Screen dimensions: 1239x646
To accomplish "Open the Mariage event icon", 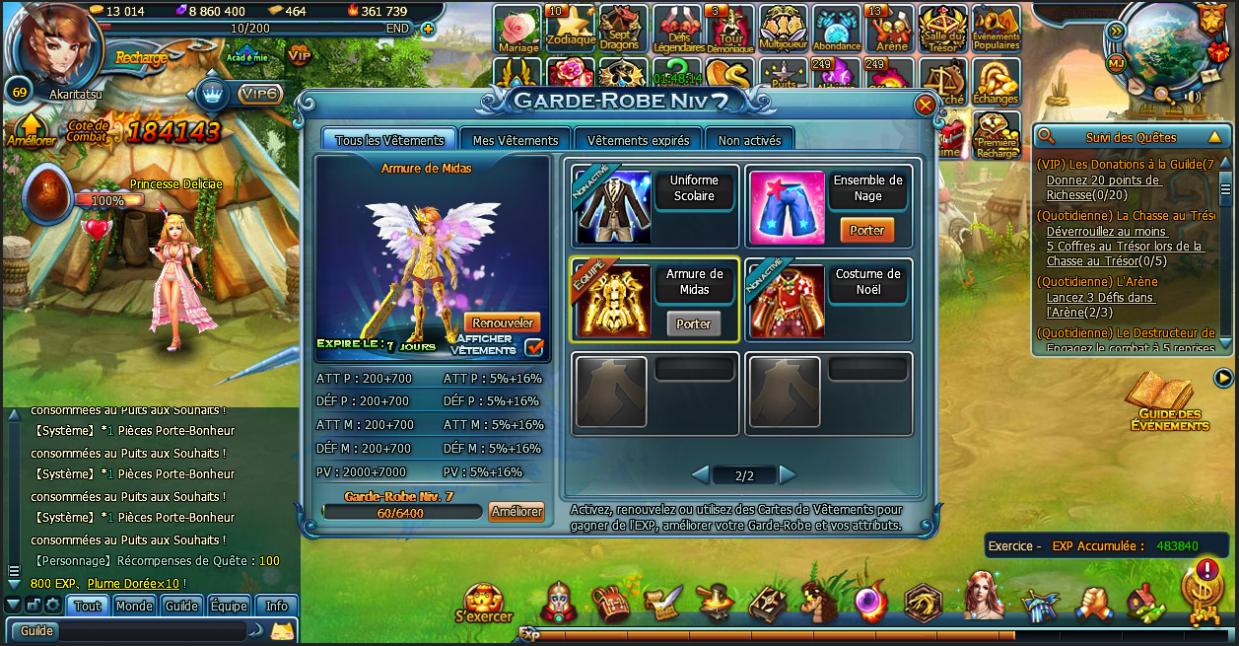I will click(517, 30).
